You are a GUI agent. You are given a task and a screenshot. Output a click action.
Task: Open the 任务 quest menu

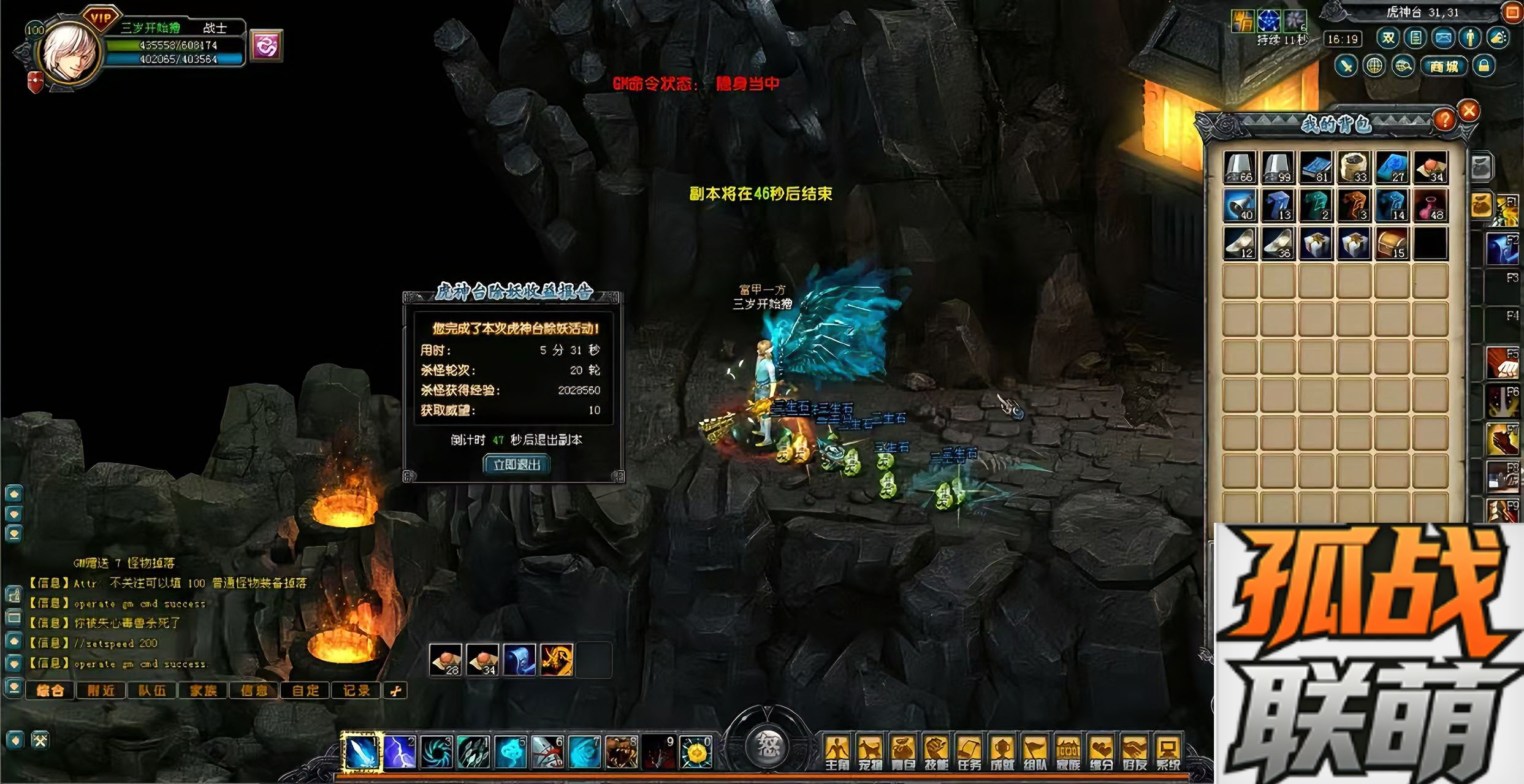coord(969,753)
